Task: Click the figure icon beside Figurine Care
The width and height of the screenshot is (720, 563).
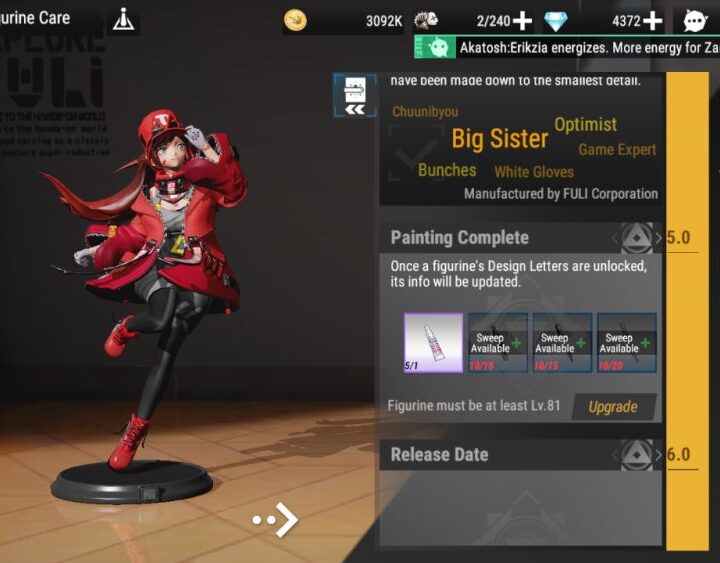Action: (x=124, y=19)
